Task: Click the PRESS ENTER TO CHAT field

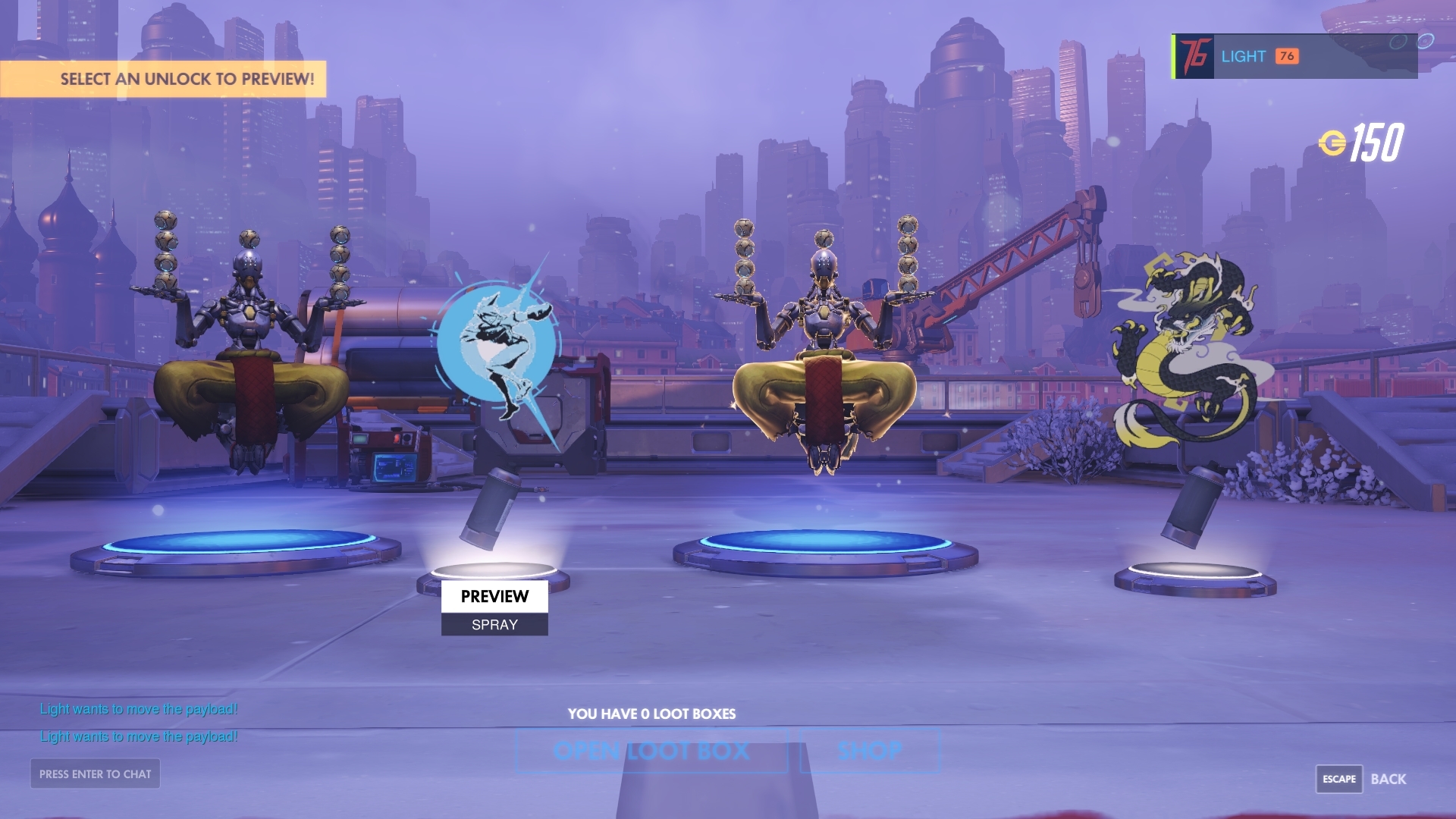Action: [94, 774]
